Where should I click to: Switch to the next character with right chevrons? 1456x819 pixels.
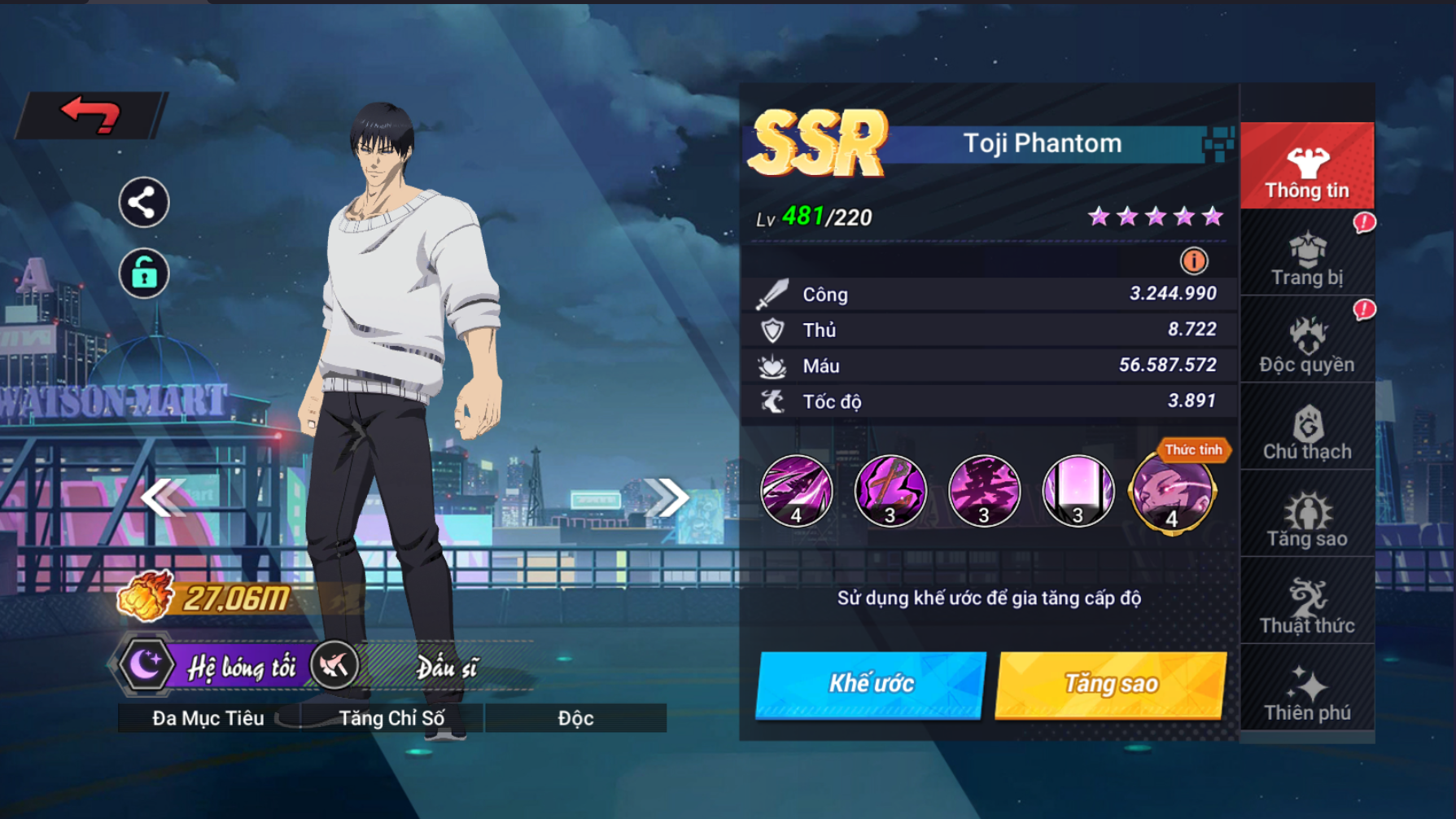tap(667, 497)
